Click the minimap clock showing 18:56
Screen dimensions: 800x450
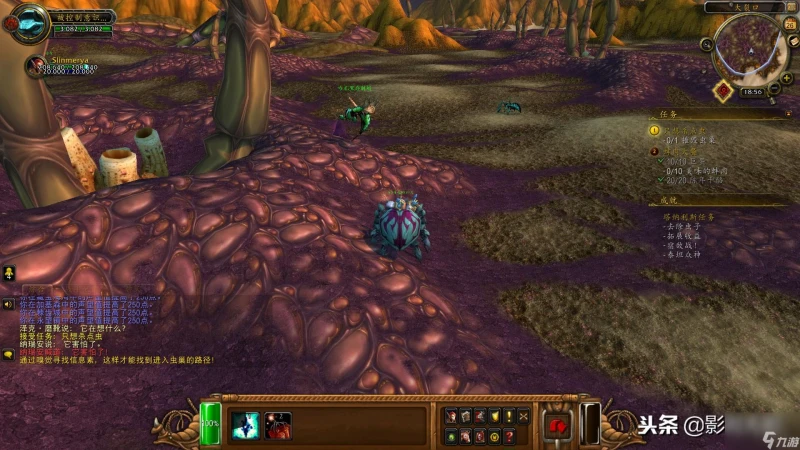751,92
